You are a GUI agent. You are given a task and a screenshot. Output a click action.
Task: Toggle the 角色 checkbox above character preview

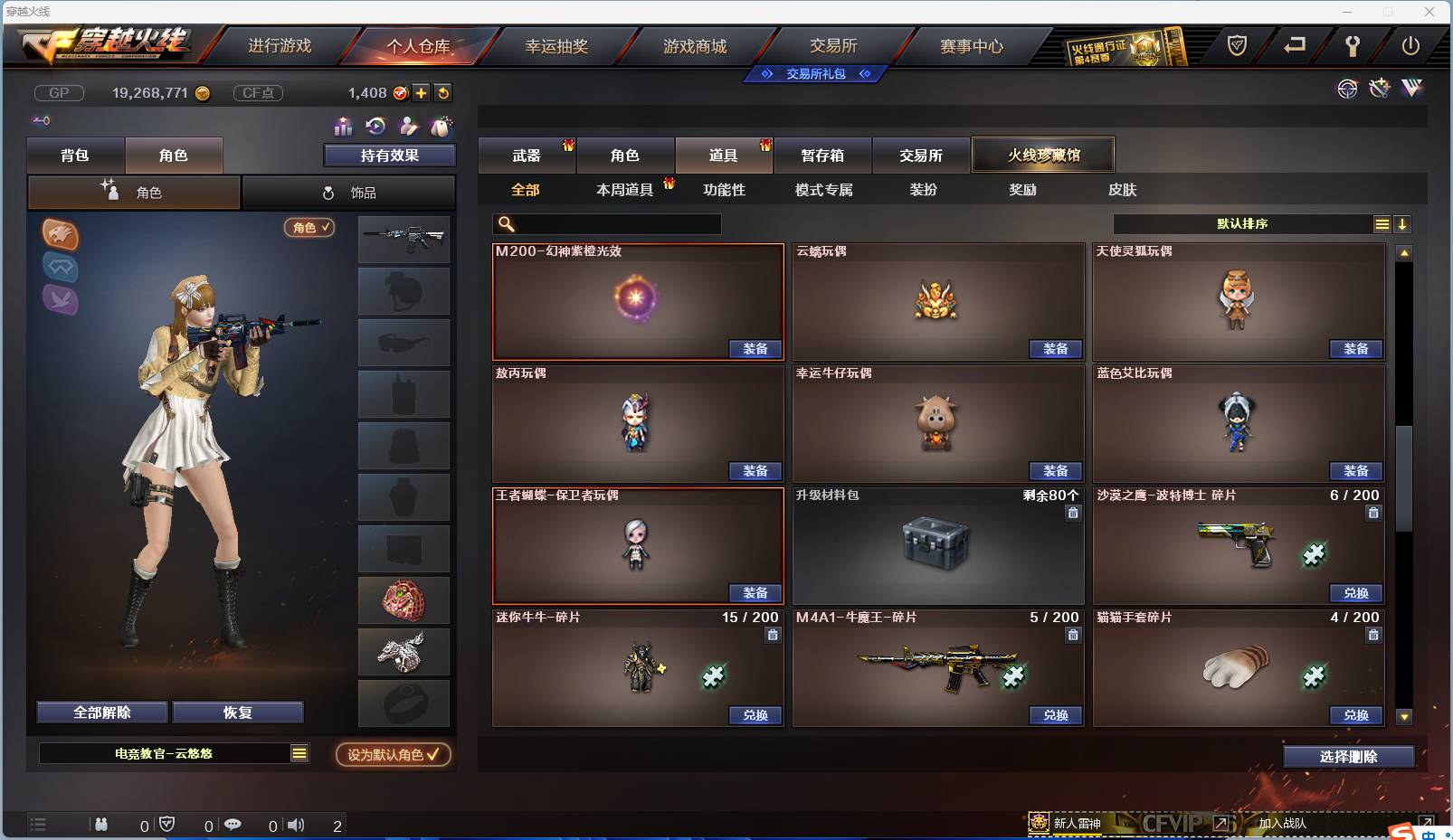coord(309,228)
